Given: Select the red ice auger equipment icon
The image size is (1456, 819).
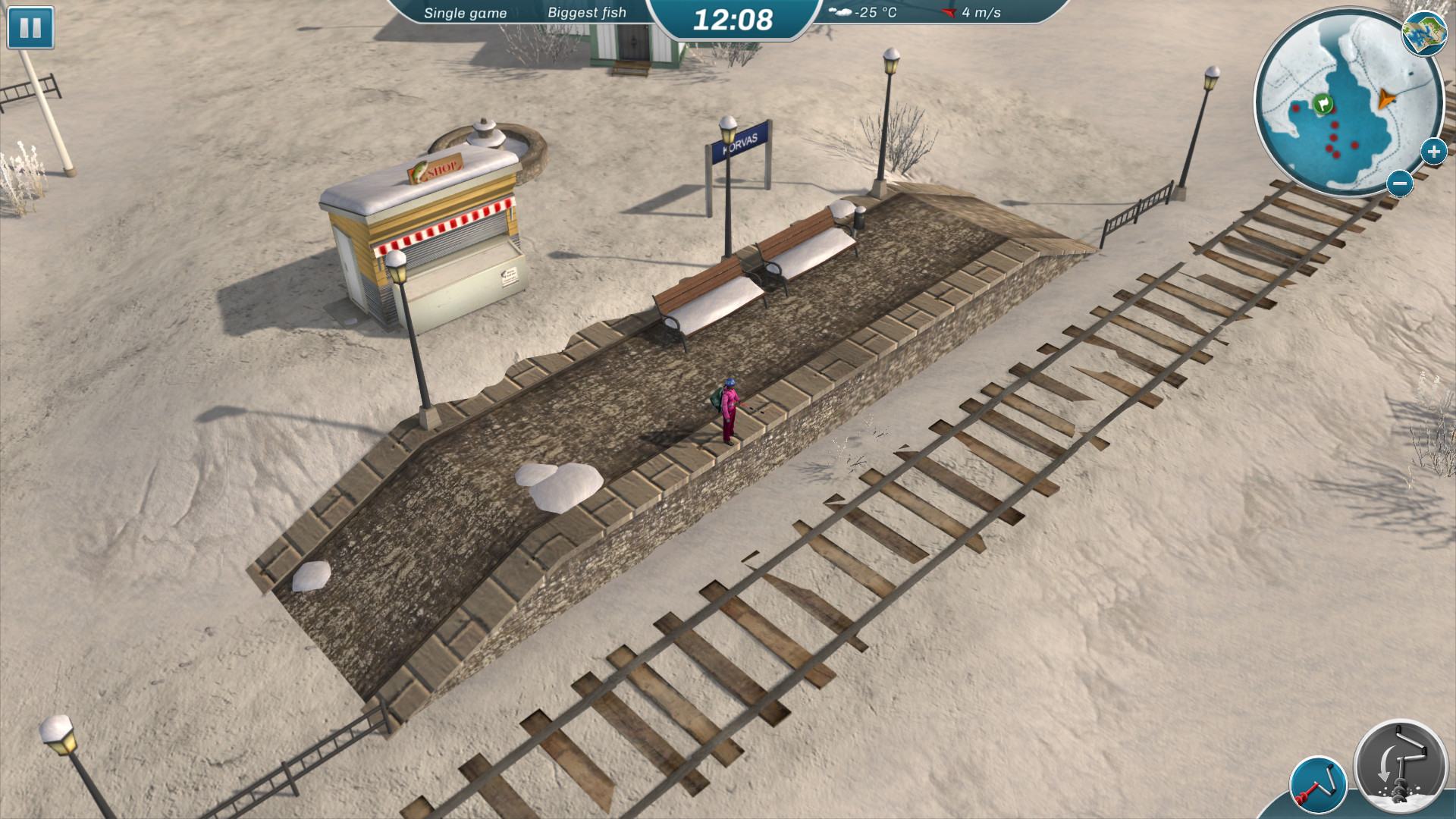Looking at the screenshot, I should [1318, 786].
